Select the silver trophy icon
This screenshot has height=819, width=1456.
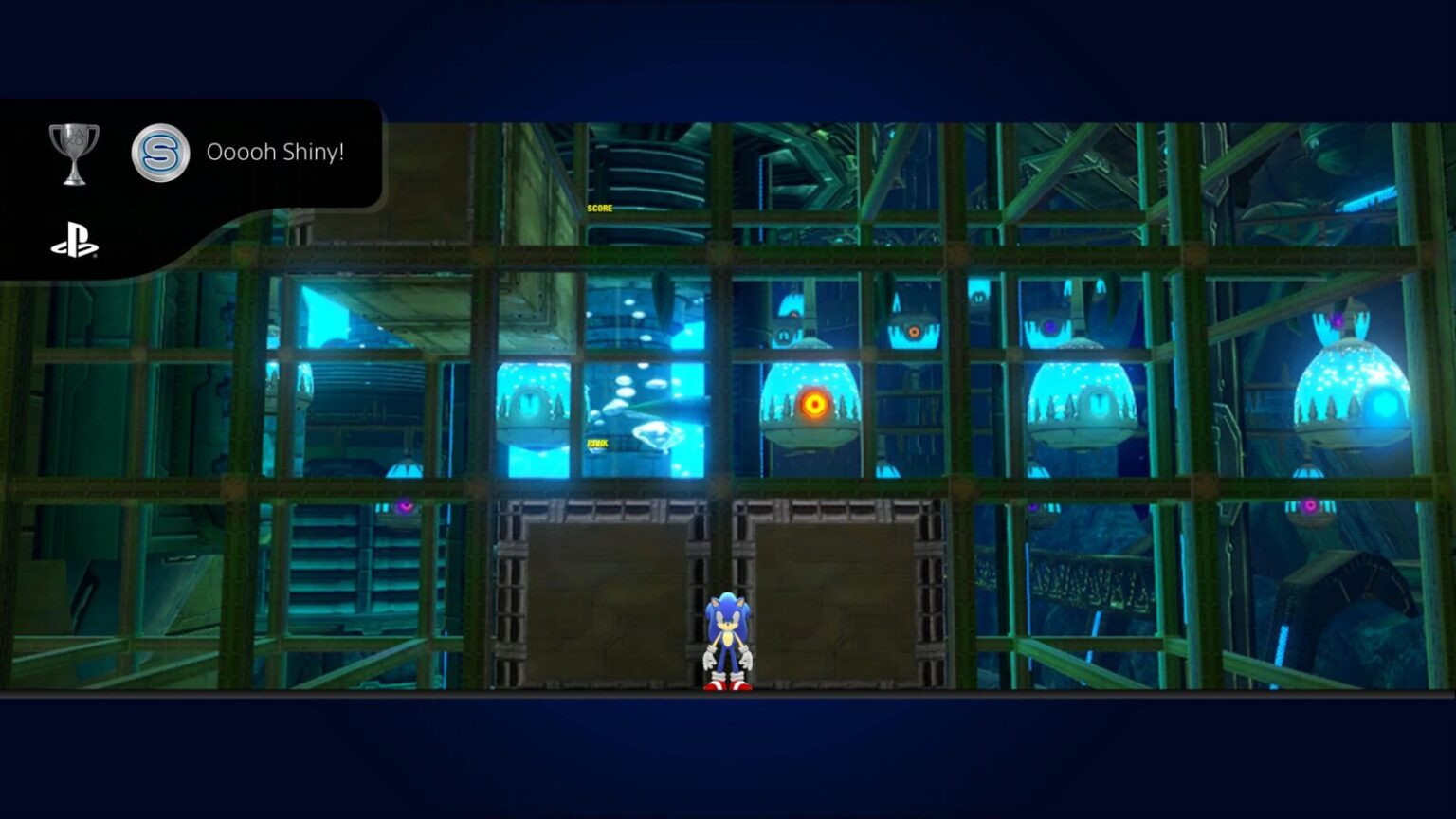click(74, 150)
